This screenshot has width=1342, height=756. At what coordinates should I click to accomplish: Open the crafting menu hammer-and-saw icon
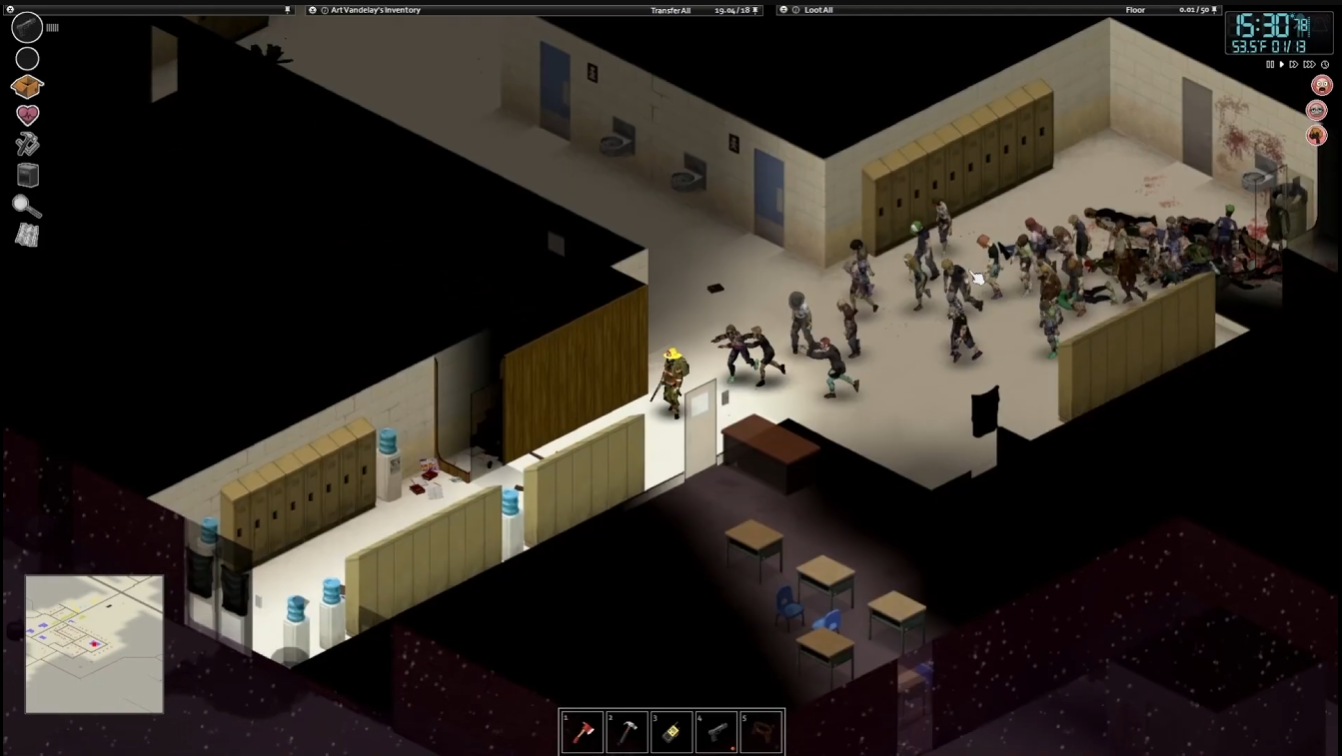coord(27,145)
